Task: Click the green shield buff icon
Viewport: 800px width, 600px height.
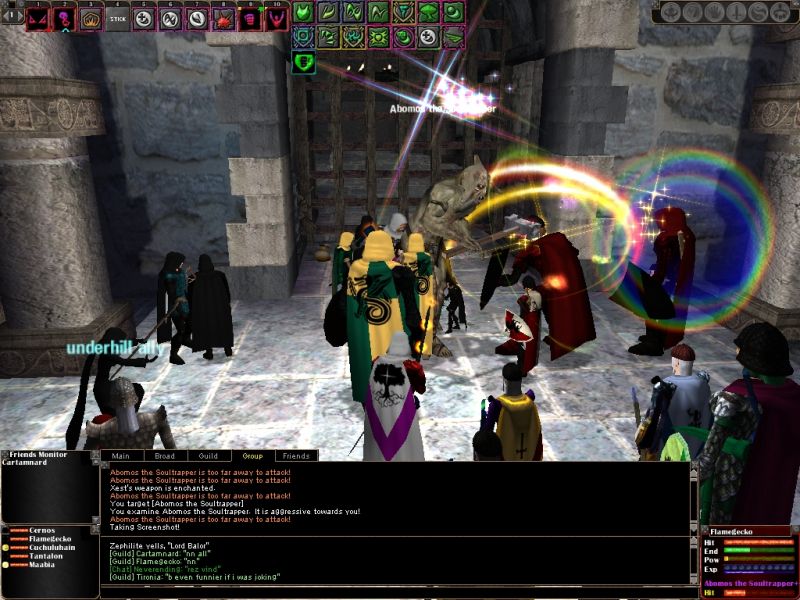Action: 304,62
